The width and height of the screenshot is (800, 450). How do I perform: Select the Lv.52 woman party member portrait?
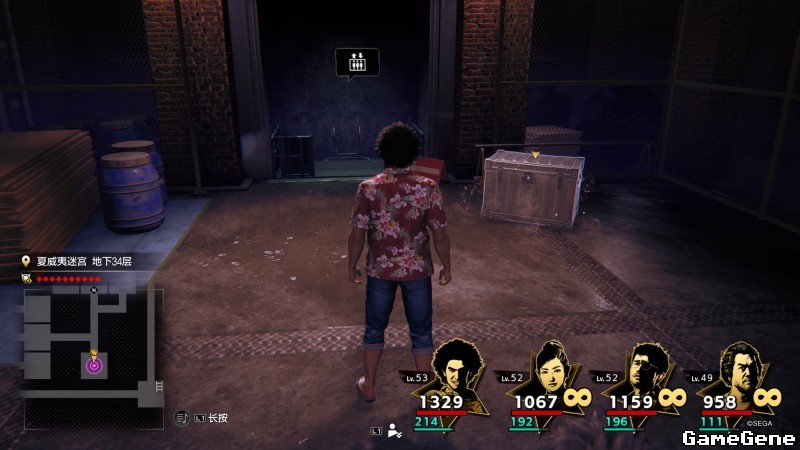[551, 370]
